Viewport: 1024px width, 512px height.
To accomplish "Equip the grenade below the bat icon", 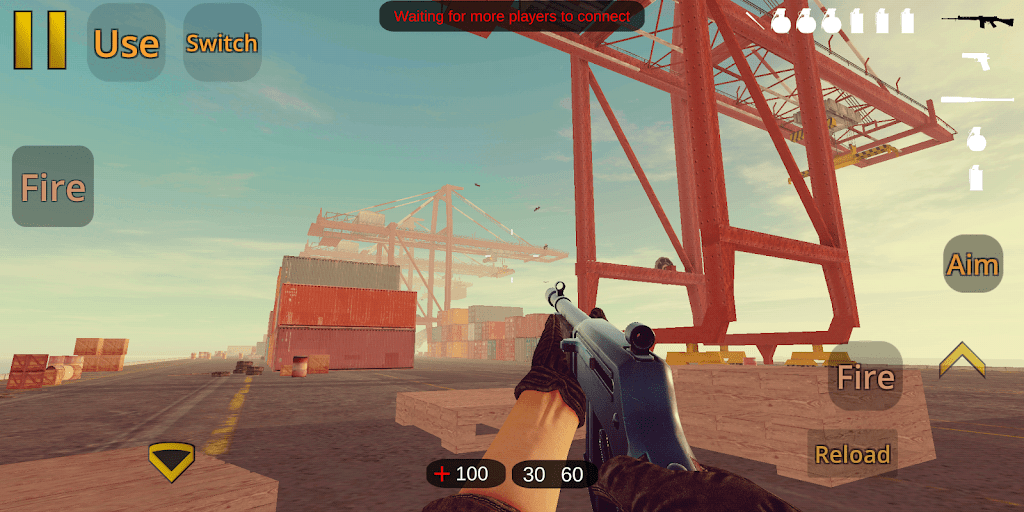I will pos(976,139).
